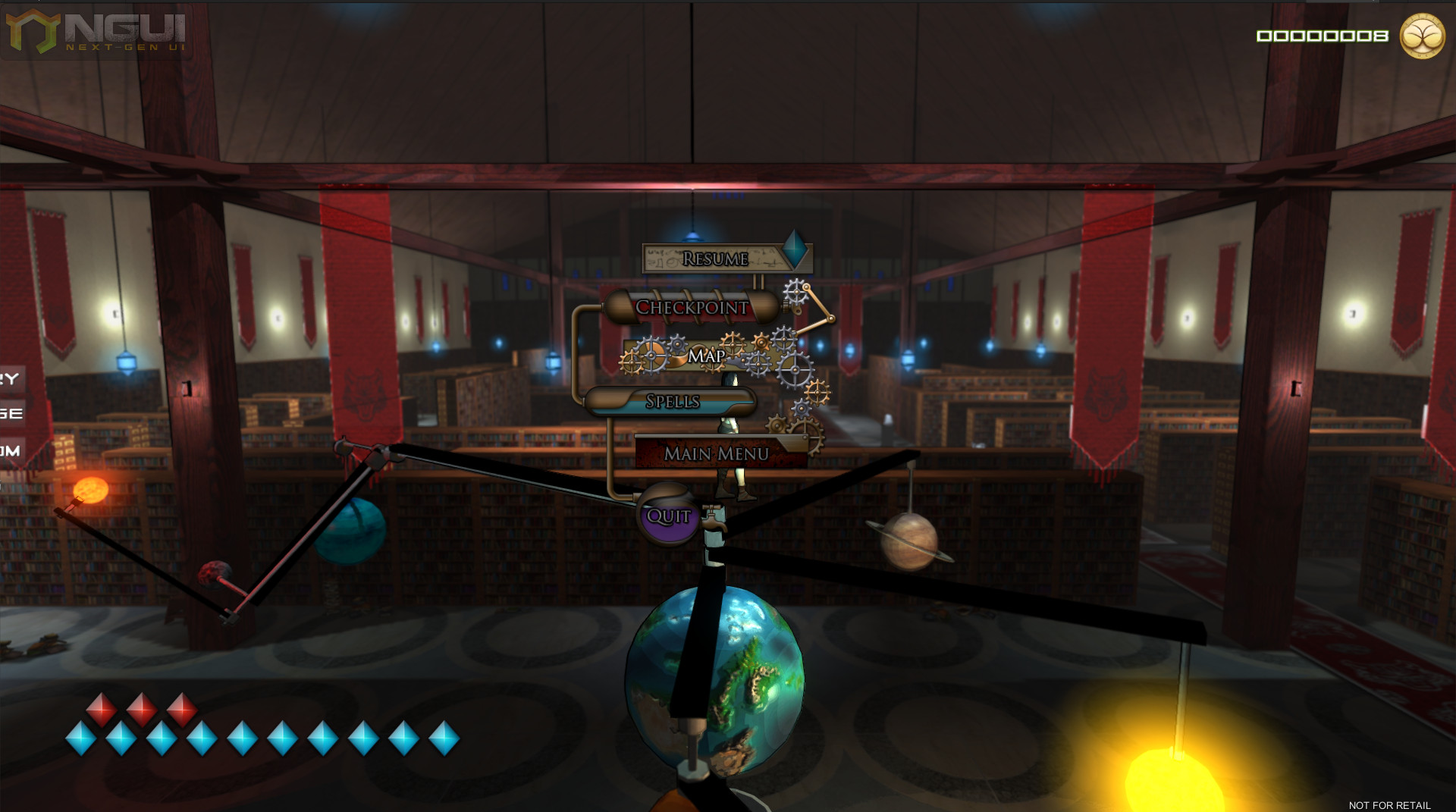
Task: Resume the paused game
Action: coord(715,259)
